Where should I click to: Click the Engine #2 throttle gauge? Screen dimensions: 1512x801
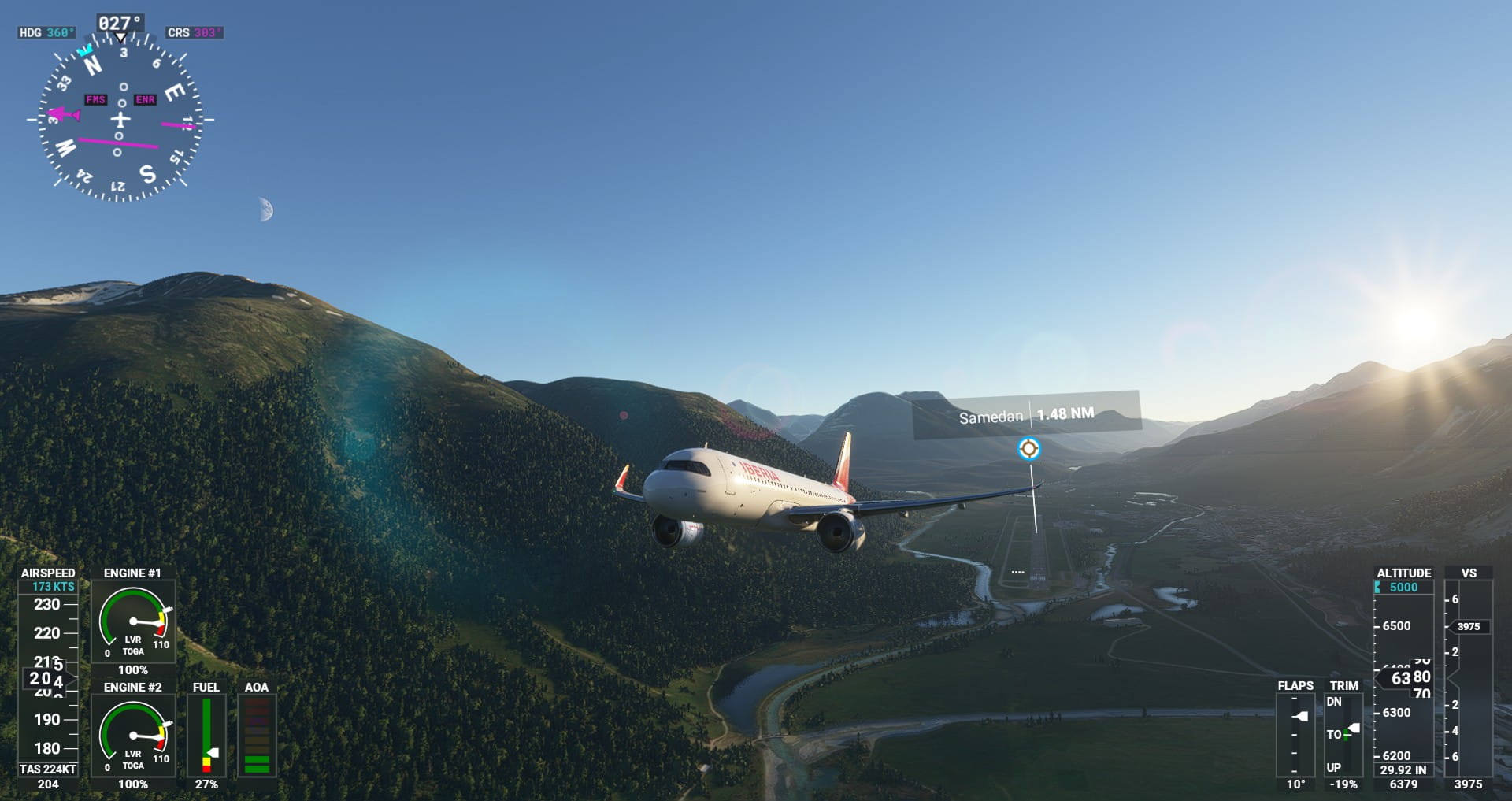point(133,736)
